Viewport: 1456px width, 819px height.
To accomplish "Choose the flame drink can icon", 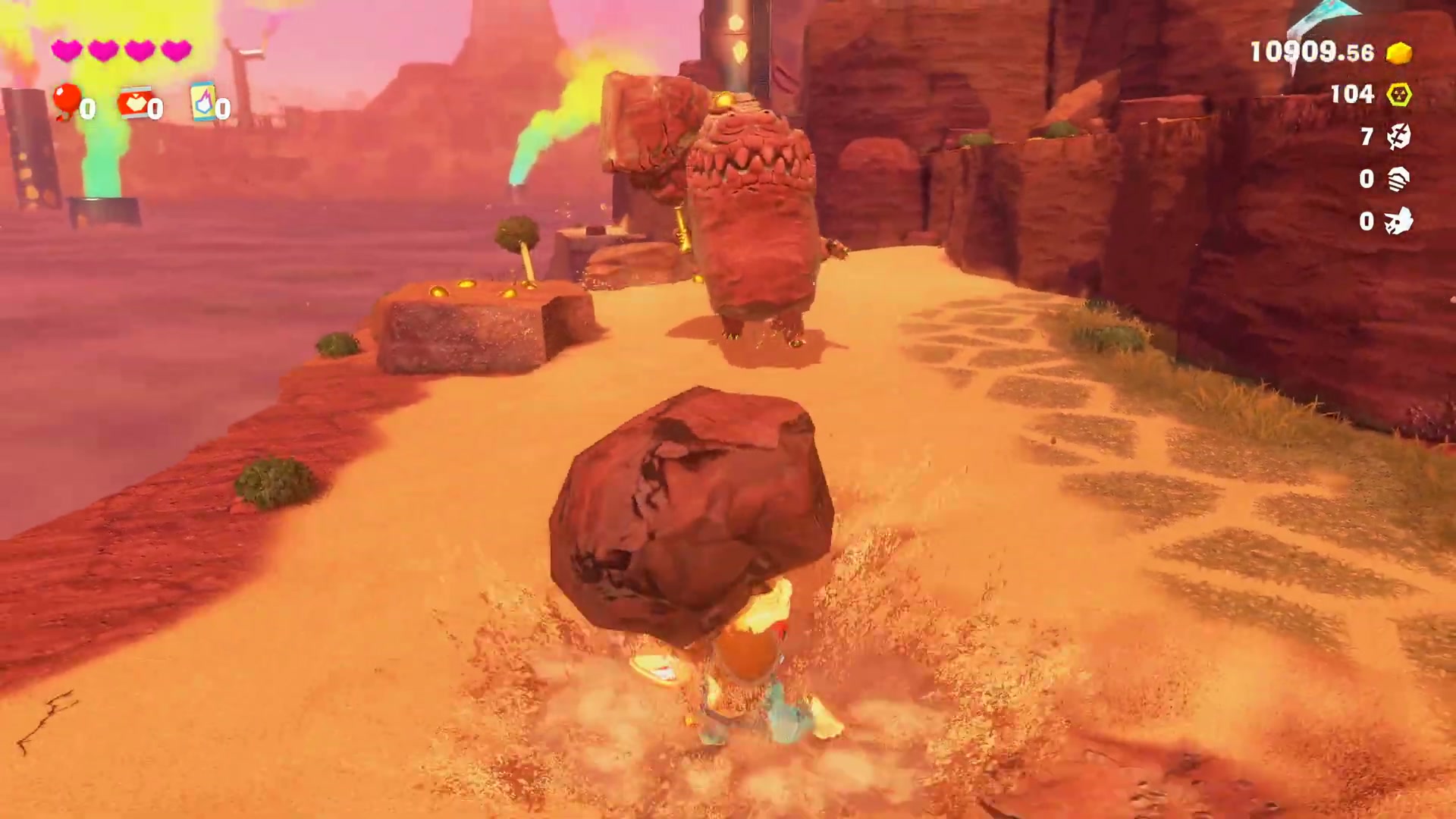I will click(202, 102).
